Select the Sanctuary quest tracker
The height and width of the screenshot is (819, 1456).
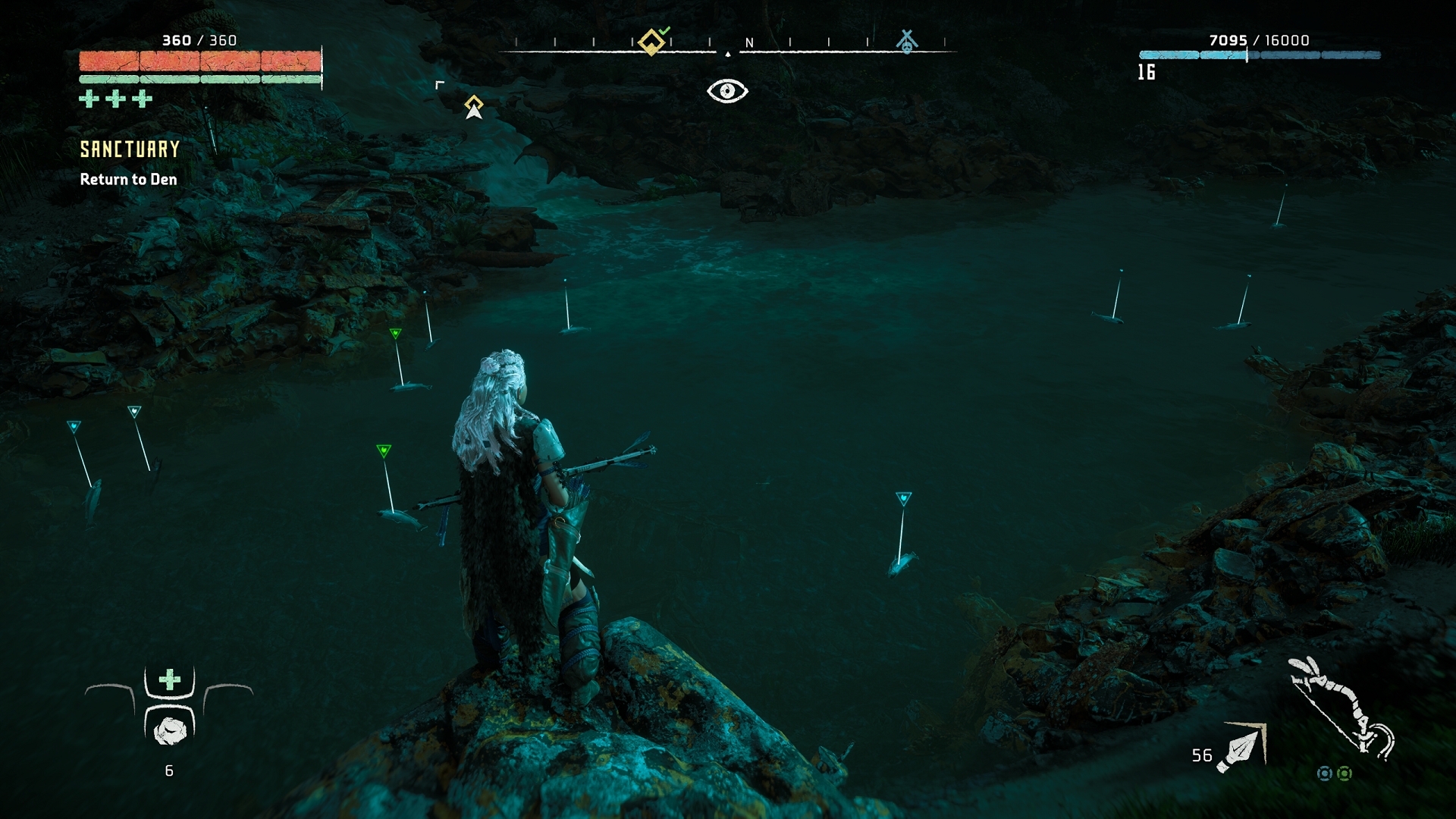tap(130, 149)
